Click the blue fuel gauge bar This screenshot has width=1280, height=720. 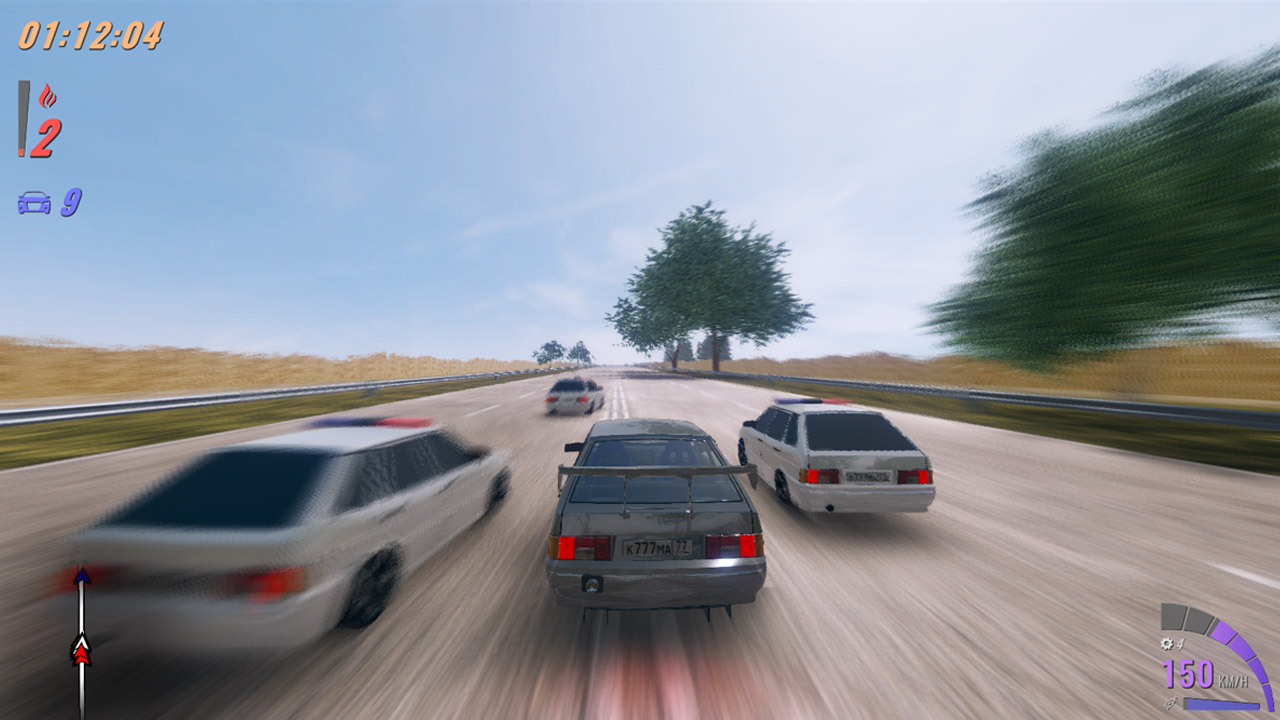(x=1222, y=704)
